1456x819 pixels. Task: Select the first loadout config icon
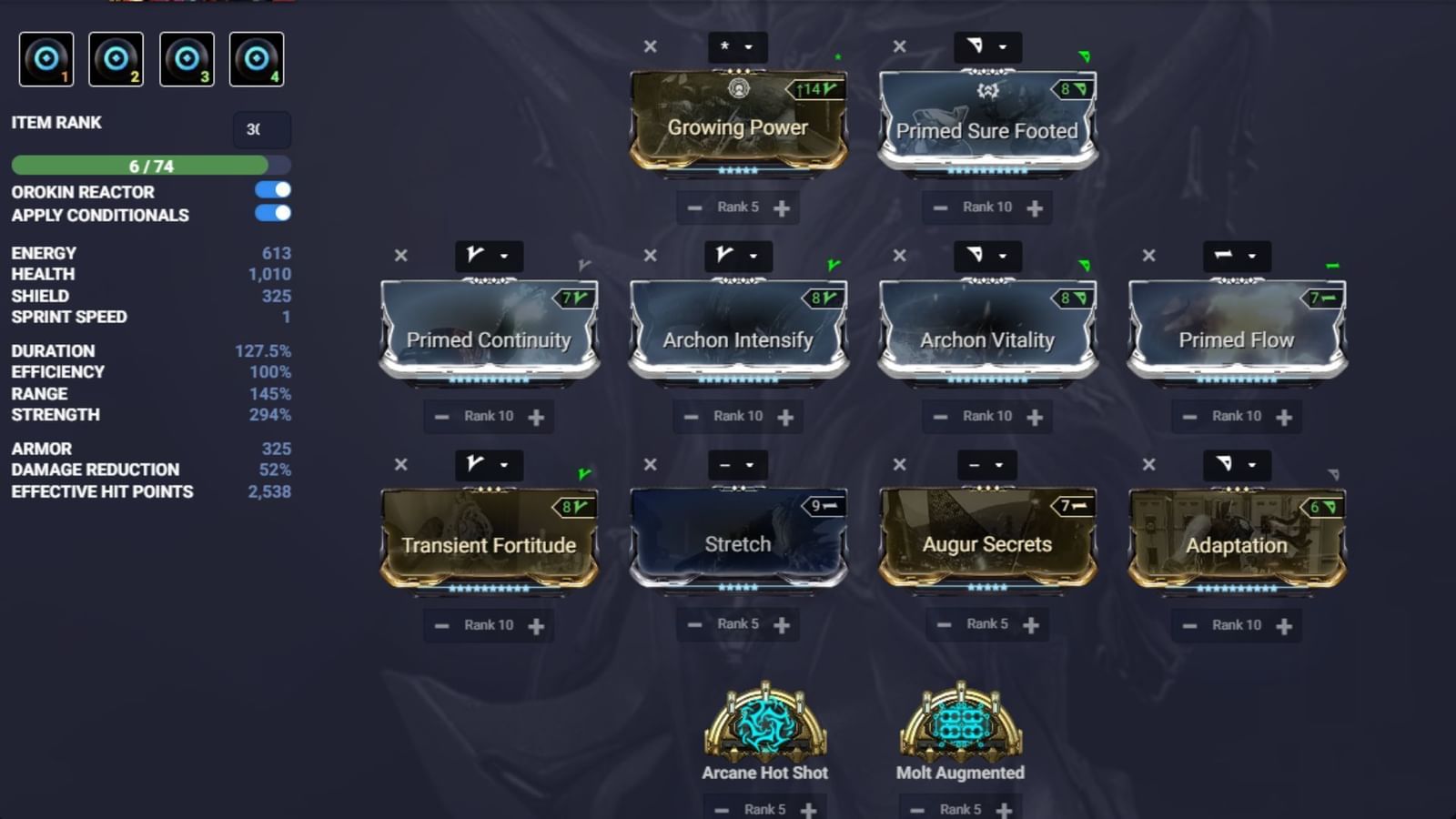click(46, 57)
